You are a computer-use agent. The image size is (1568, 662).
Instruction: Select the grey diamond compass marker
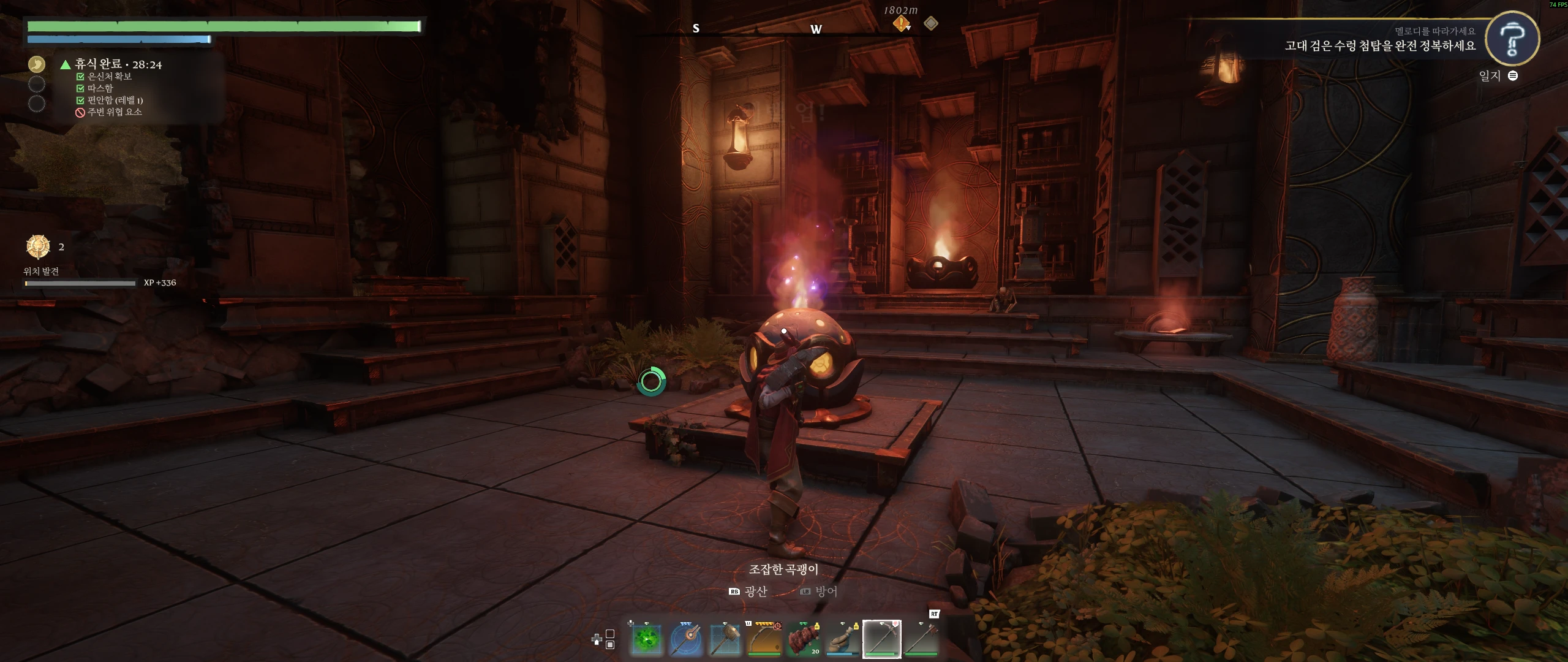pyautogui.click(x=931, y=23)
